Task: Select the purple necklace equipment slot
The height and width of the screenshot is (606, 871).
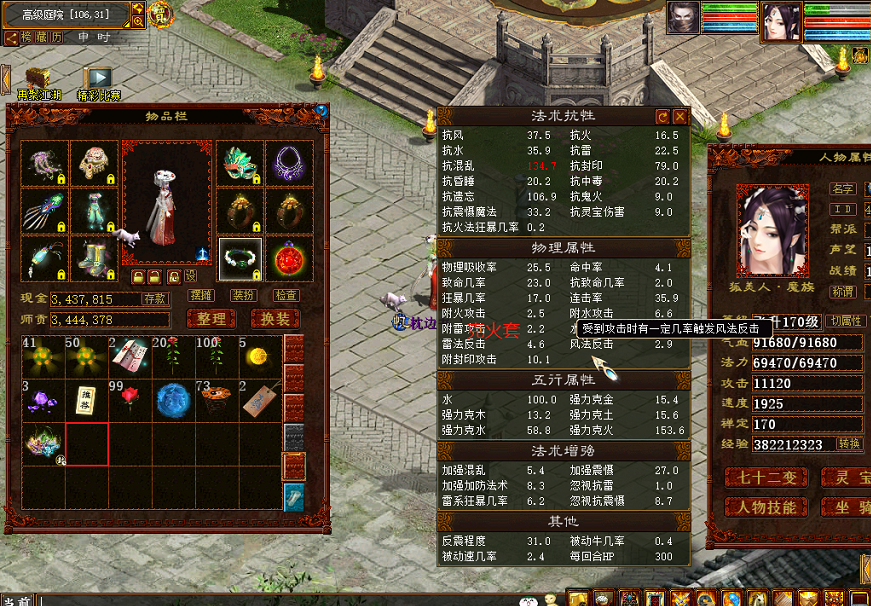Action: 289,163
